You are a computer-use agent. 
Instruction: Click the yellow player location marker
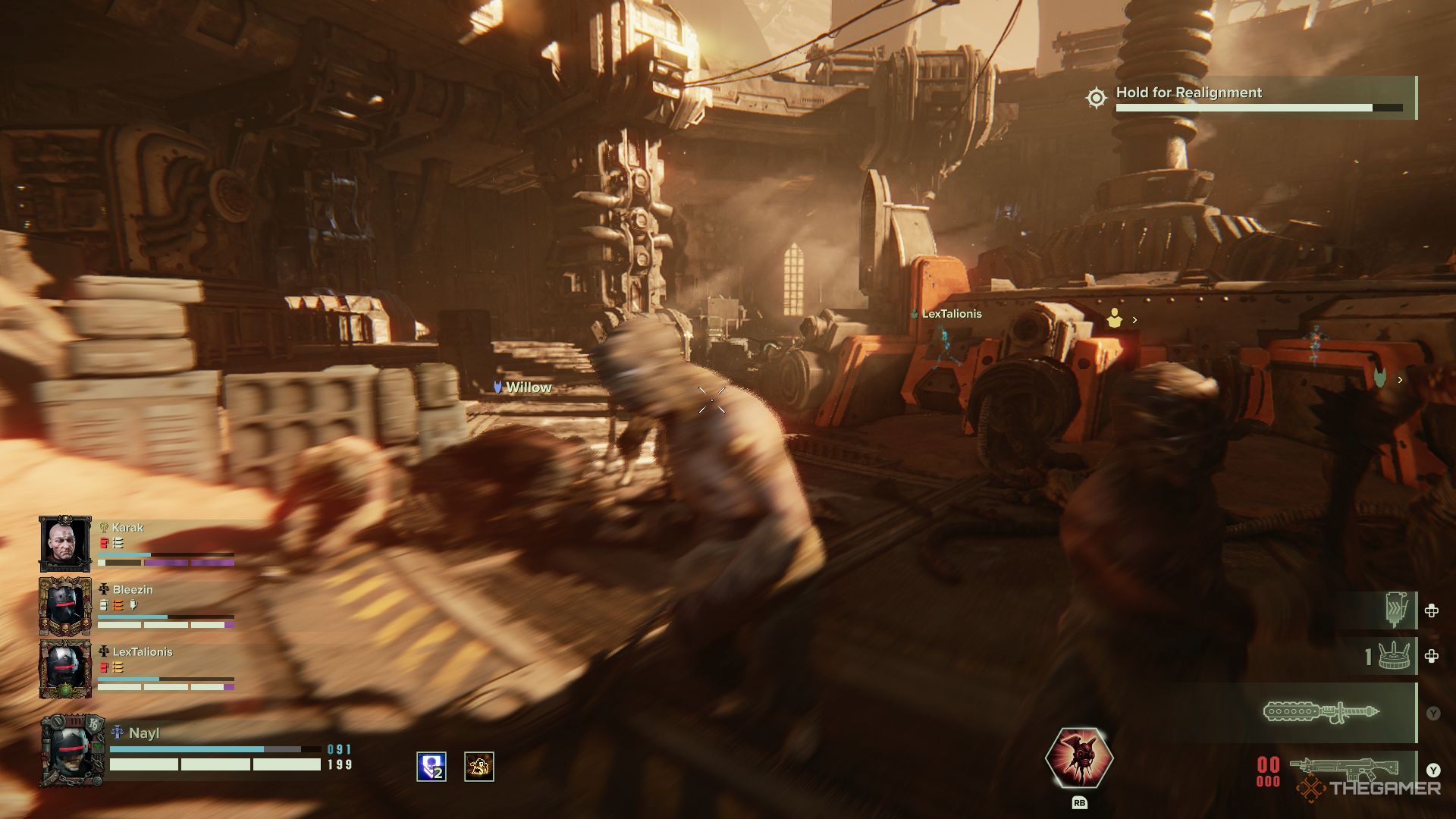tap(1114, 319)
